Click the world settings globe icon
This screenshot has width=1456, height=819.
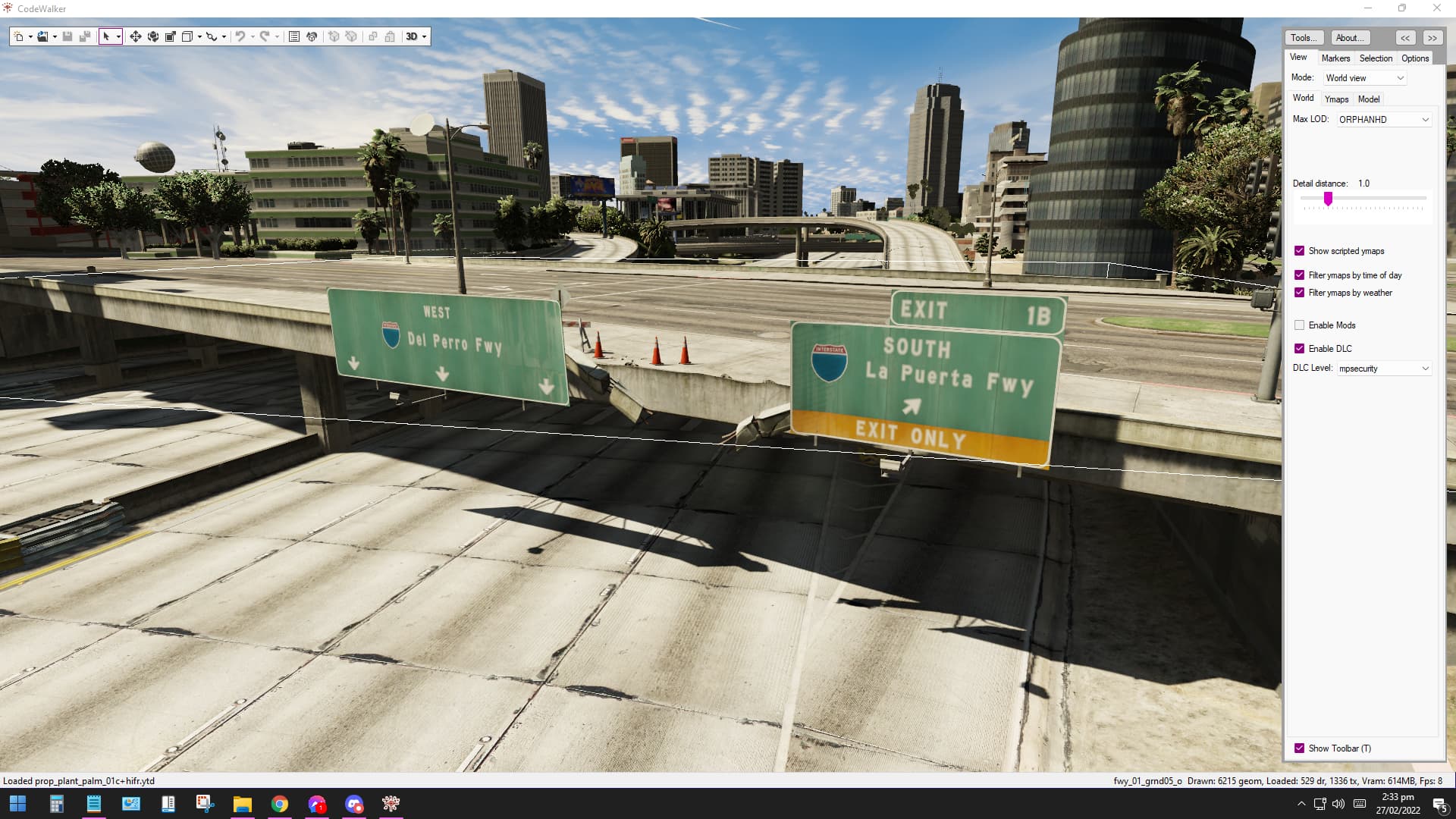[x=312, y=36]
